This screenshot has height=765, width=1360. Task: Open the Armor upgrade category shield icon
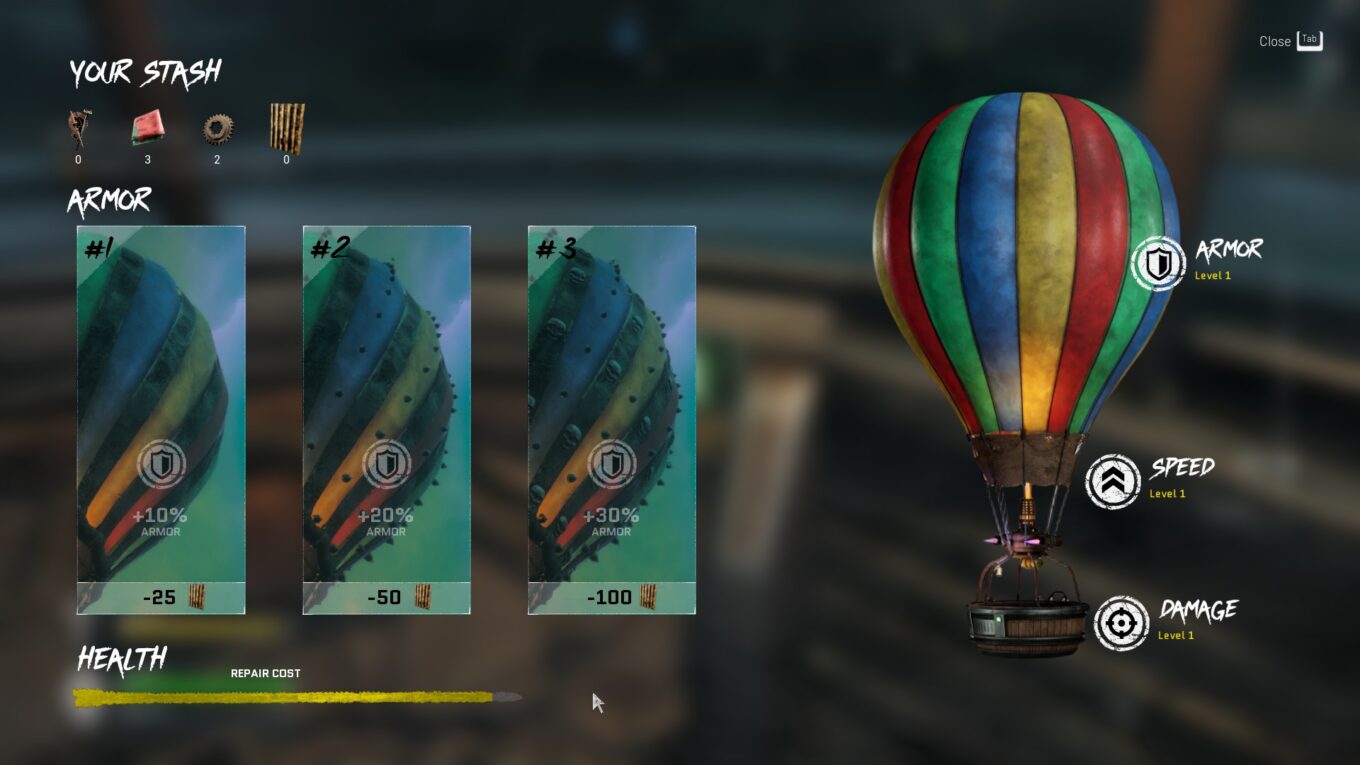1158,264
